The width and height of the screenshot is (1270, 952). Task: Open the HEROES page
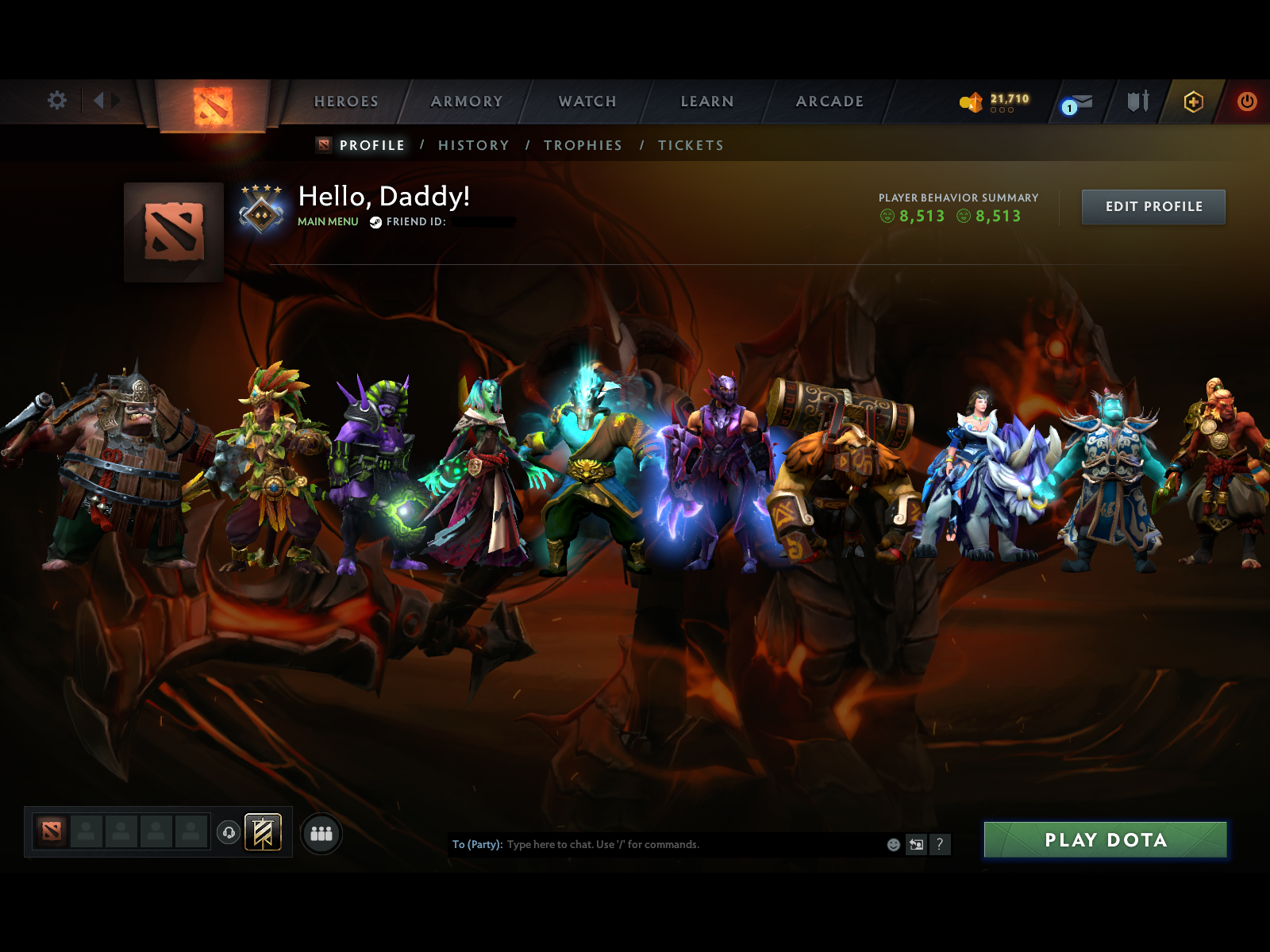click(x=346, y=102)
